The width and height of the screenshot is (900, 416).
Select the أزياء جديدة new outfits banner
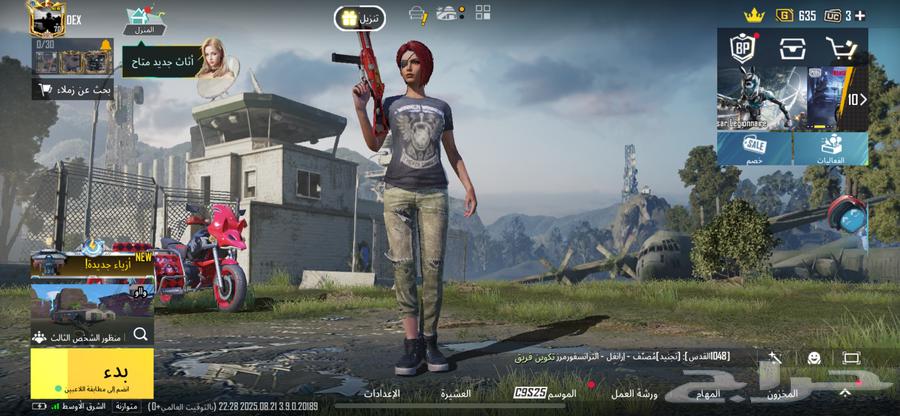(92, 267)
